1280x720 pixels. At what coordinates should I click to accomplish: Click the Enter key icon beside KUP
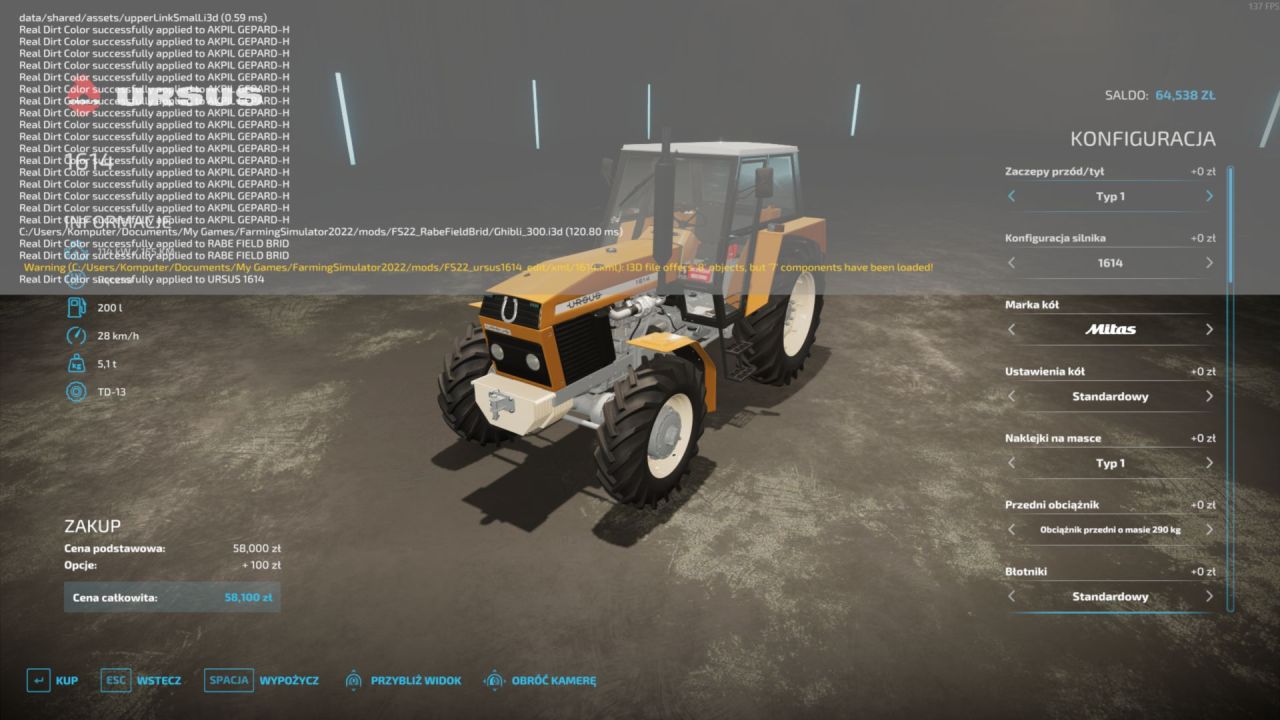pyautogui.click(x=38, y=680)
